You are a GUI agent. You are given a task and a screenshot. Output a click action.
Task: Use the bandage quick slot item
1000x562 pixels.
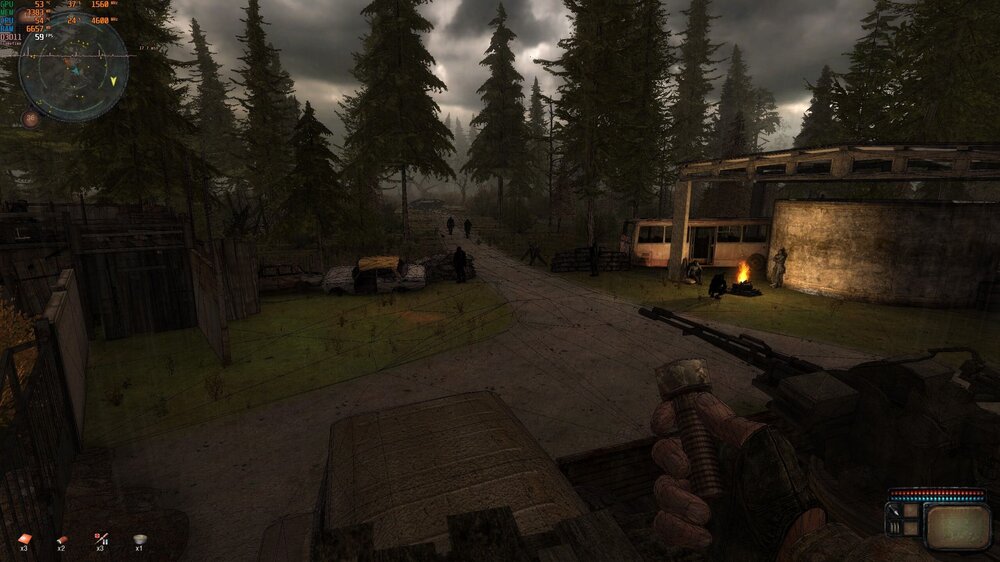(24, 539)
